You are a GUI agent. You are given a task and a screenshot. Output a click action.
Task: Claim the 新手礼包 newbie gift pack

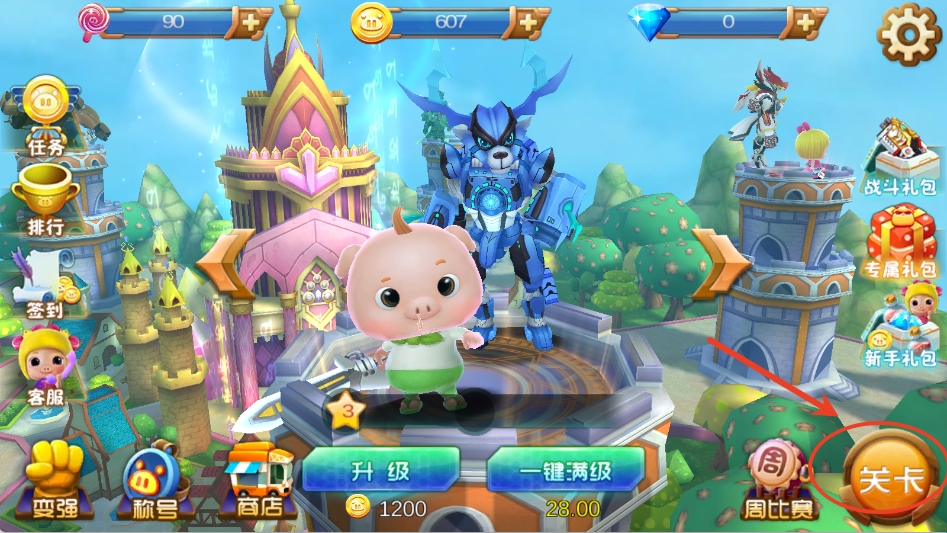[x=902, y=325]
